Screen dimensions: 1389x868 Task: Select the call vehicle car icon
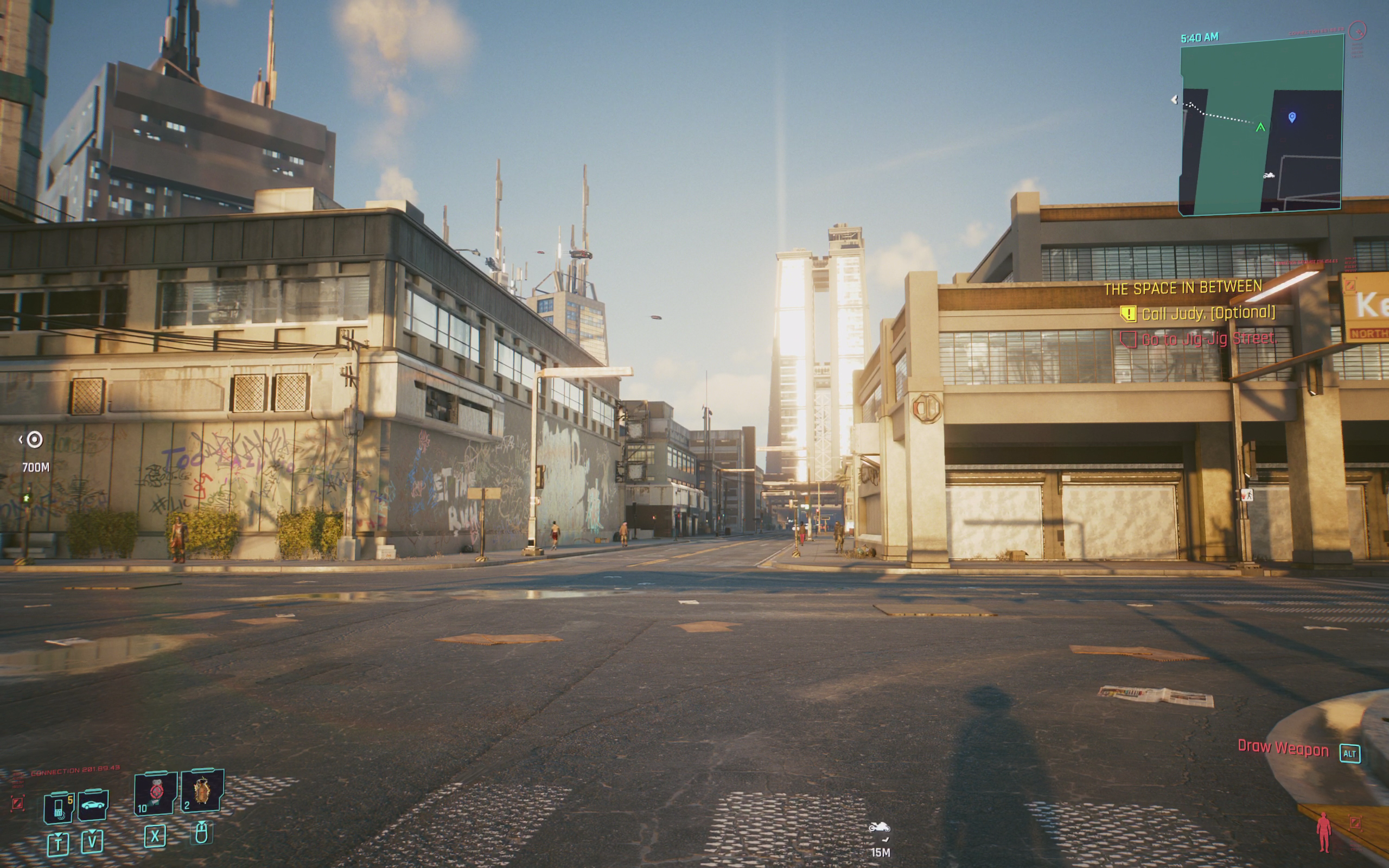pyautogui.click(x=92, y=805)
